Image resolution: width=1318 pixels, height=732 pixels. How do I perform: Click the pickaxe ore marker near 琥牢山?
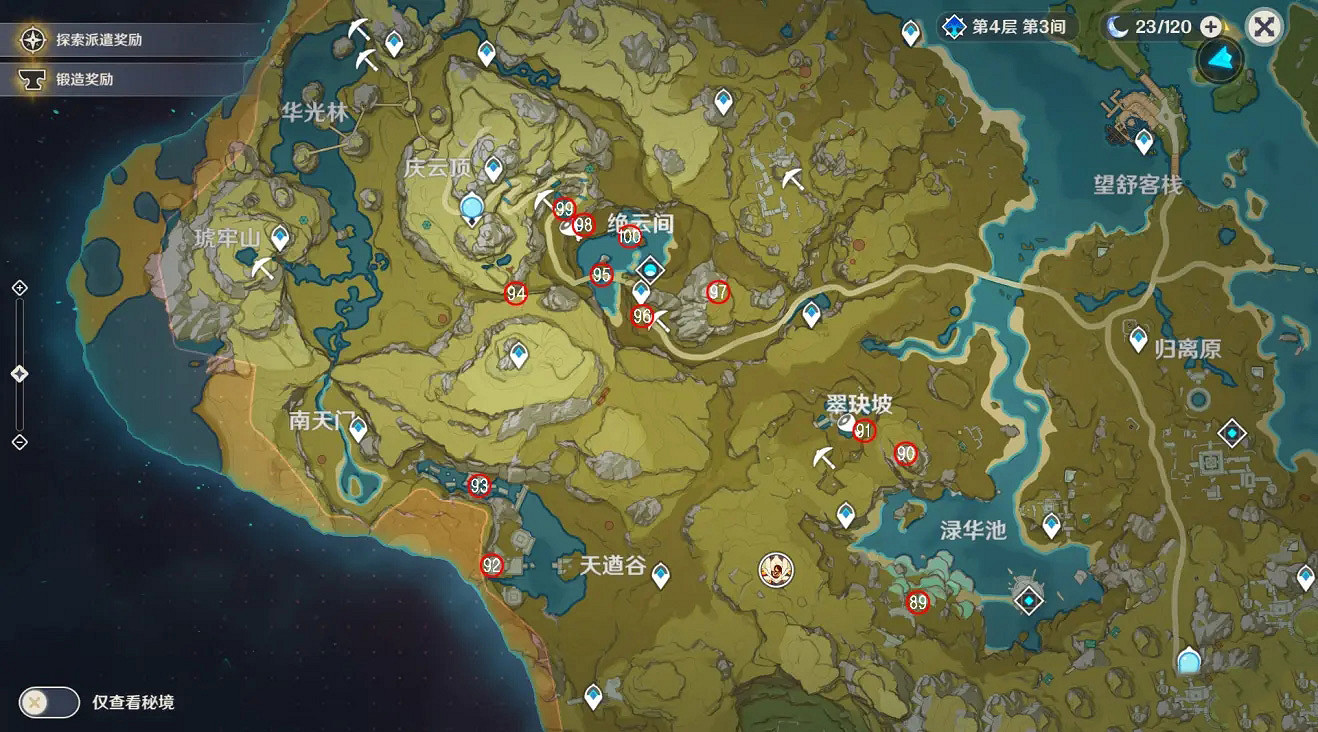point(262,266)
